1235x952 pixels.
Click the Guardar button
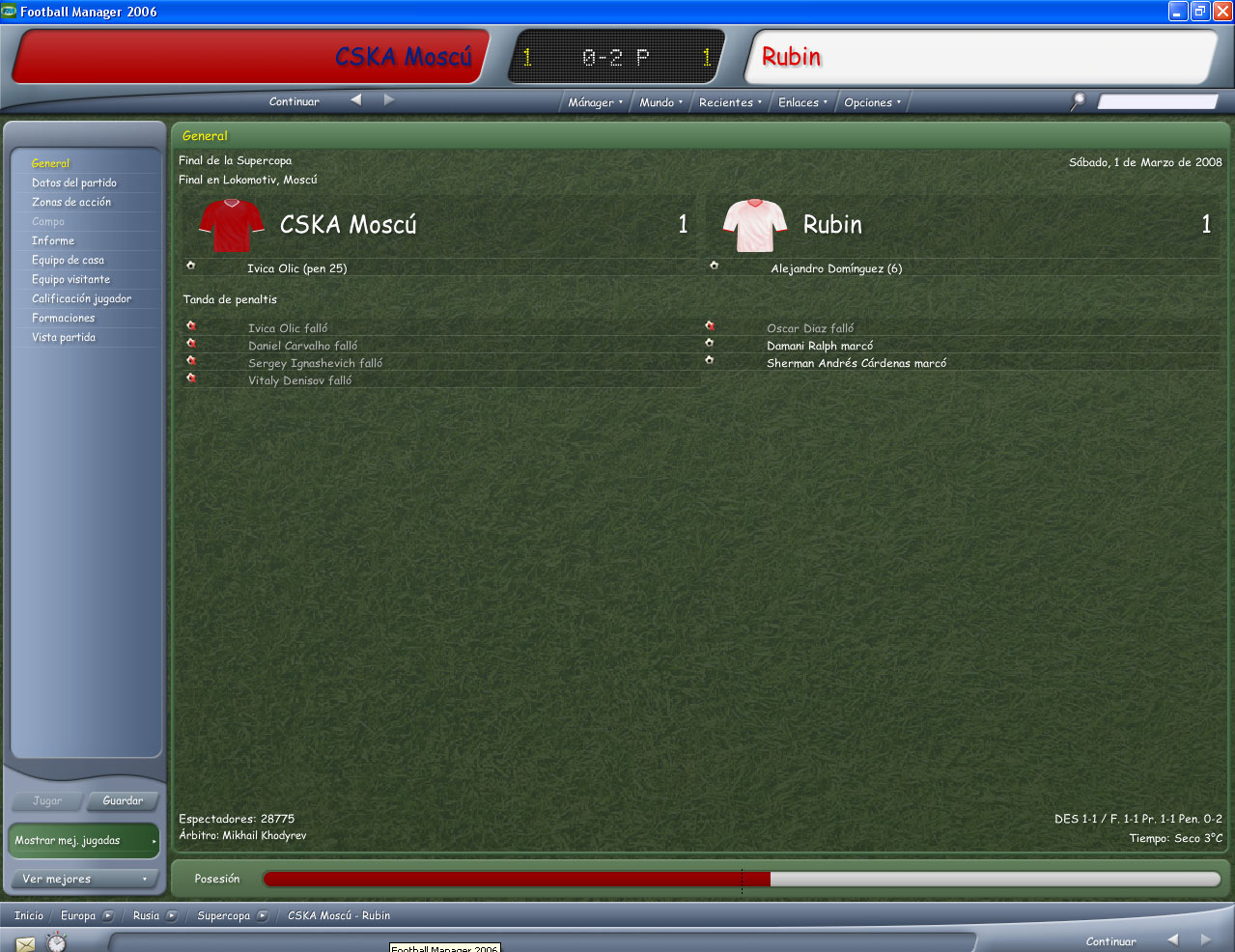(123, 800)
